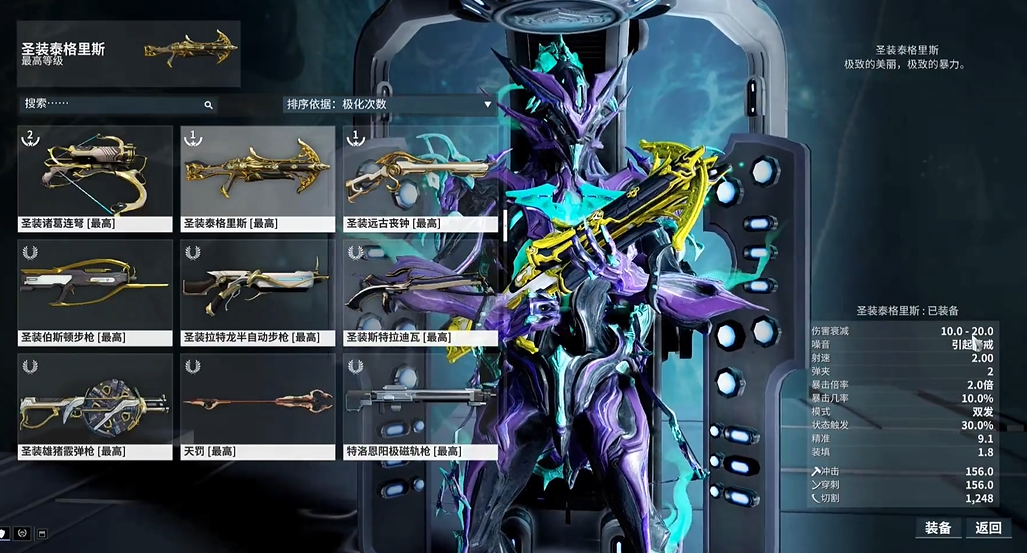Image resolution: width=1027 pixels, height=553 pixels.
Task: Select the 圣装诸葛连弩 weapon tile
Action: point(95,178)
